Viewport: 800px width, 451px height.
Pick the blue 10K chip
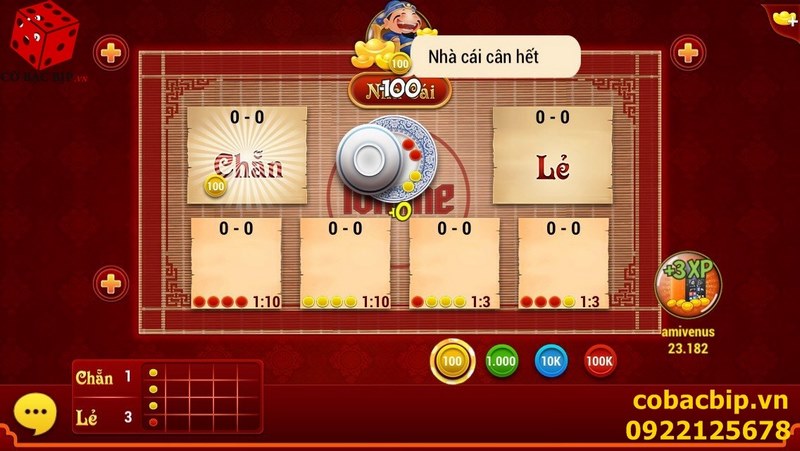coord(551,361)
